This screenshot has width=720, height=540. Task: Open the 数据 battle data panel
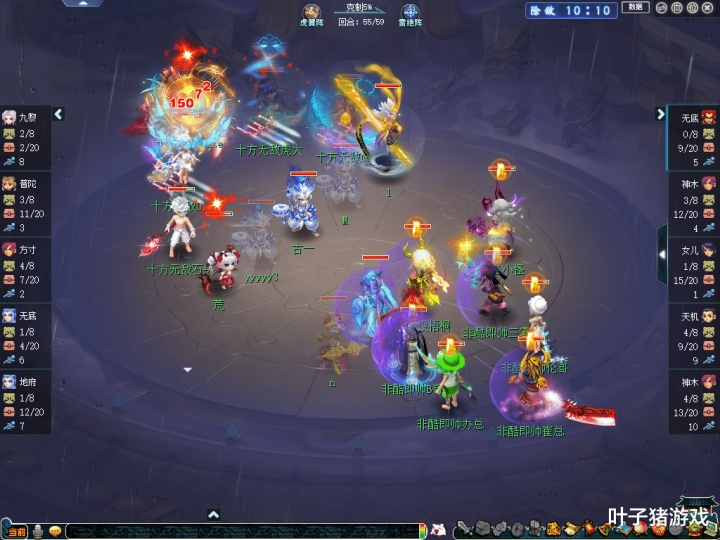click(635, 8)
